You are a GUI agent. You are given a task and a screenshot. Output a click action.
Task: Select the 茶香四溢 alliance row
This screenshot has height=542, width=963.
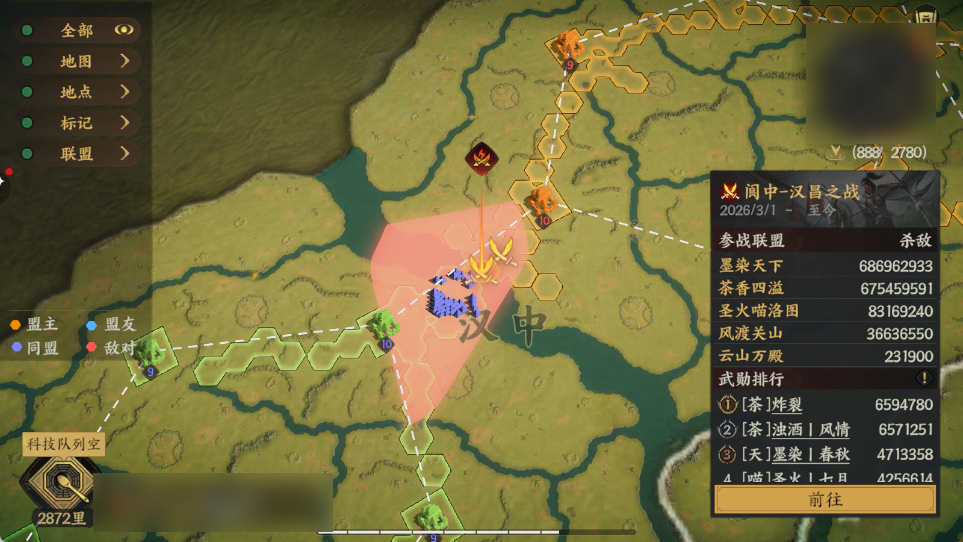(825, 289)
